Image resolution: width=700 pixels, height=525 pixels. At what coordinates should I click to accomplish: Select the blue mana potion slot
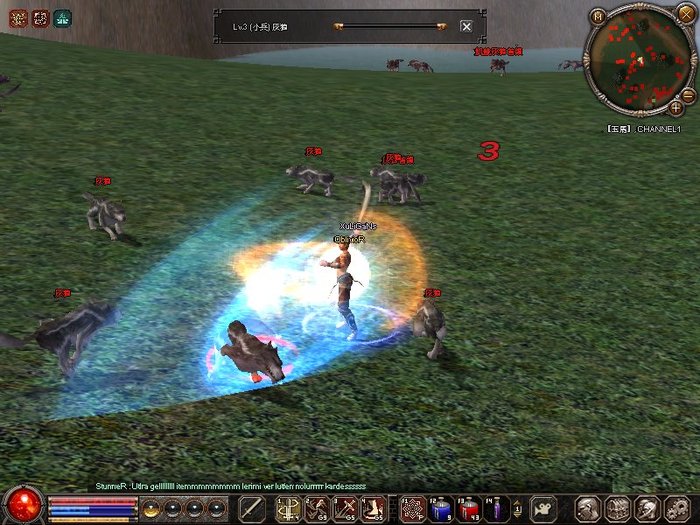[442, 508]
